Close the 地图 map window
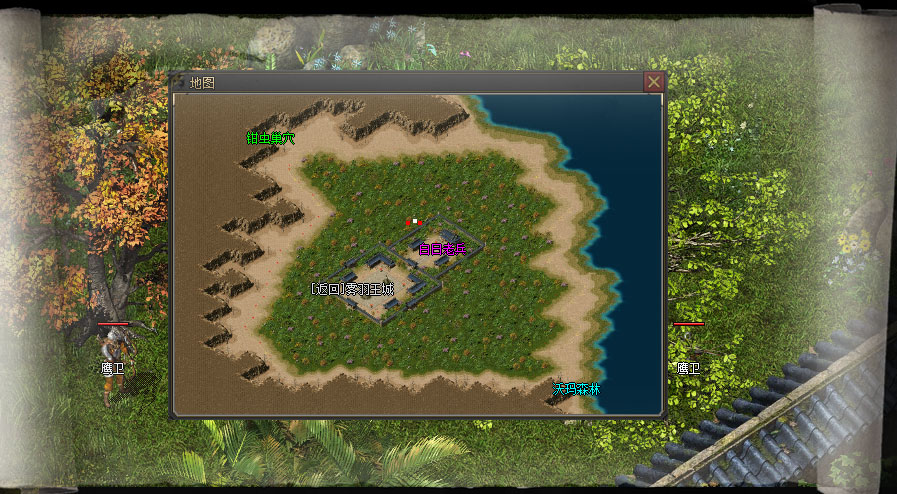This screenshot has width=897, height=494. (653, 82)
